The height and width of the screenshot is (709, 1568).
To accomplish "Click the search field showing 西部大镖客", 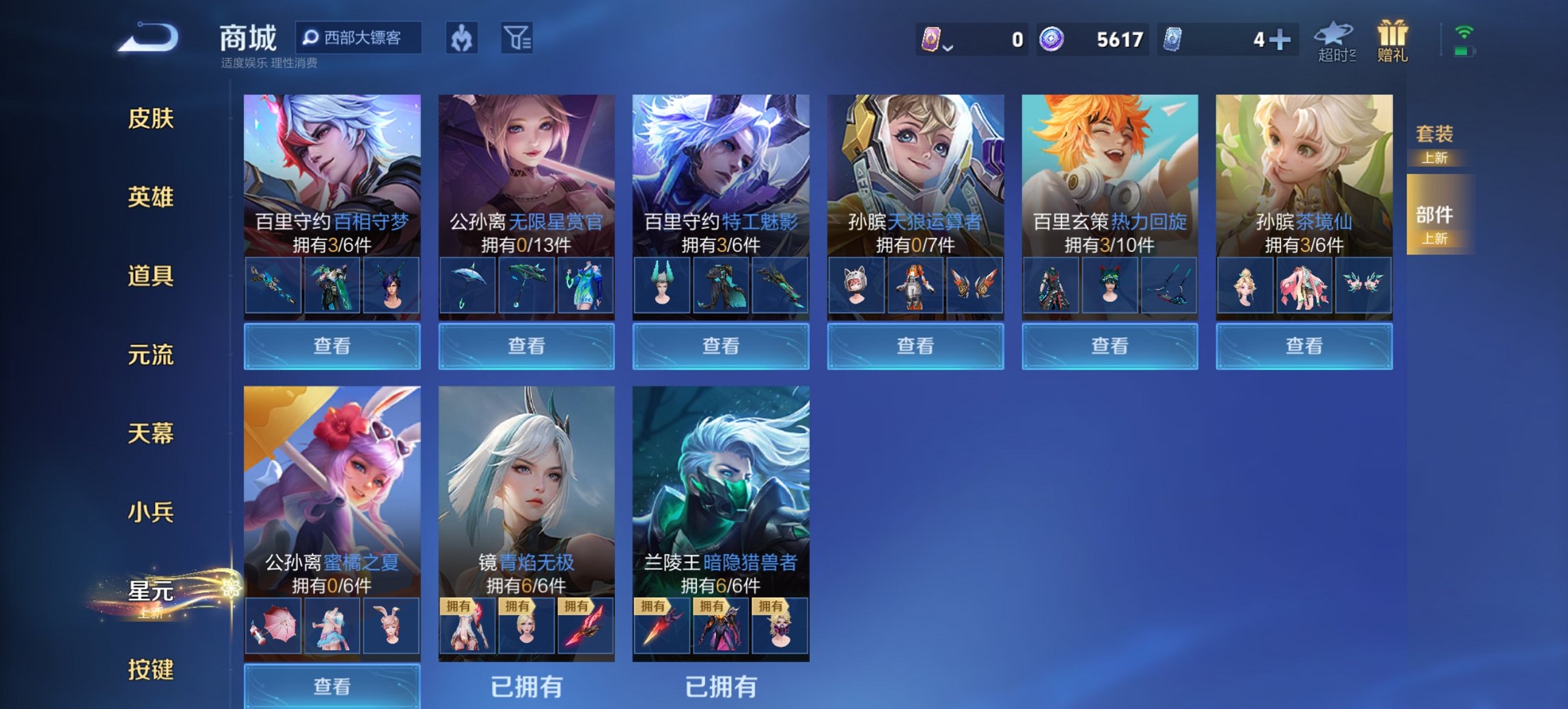I will coord(362,39).
